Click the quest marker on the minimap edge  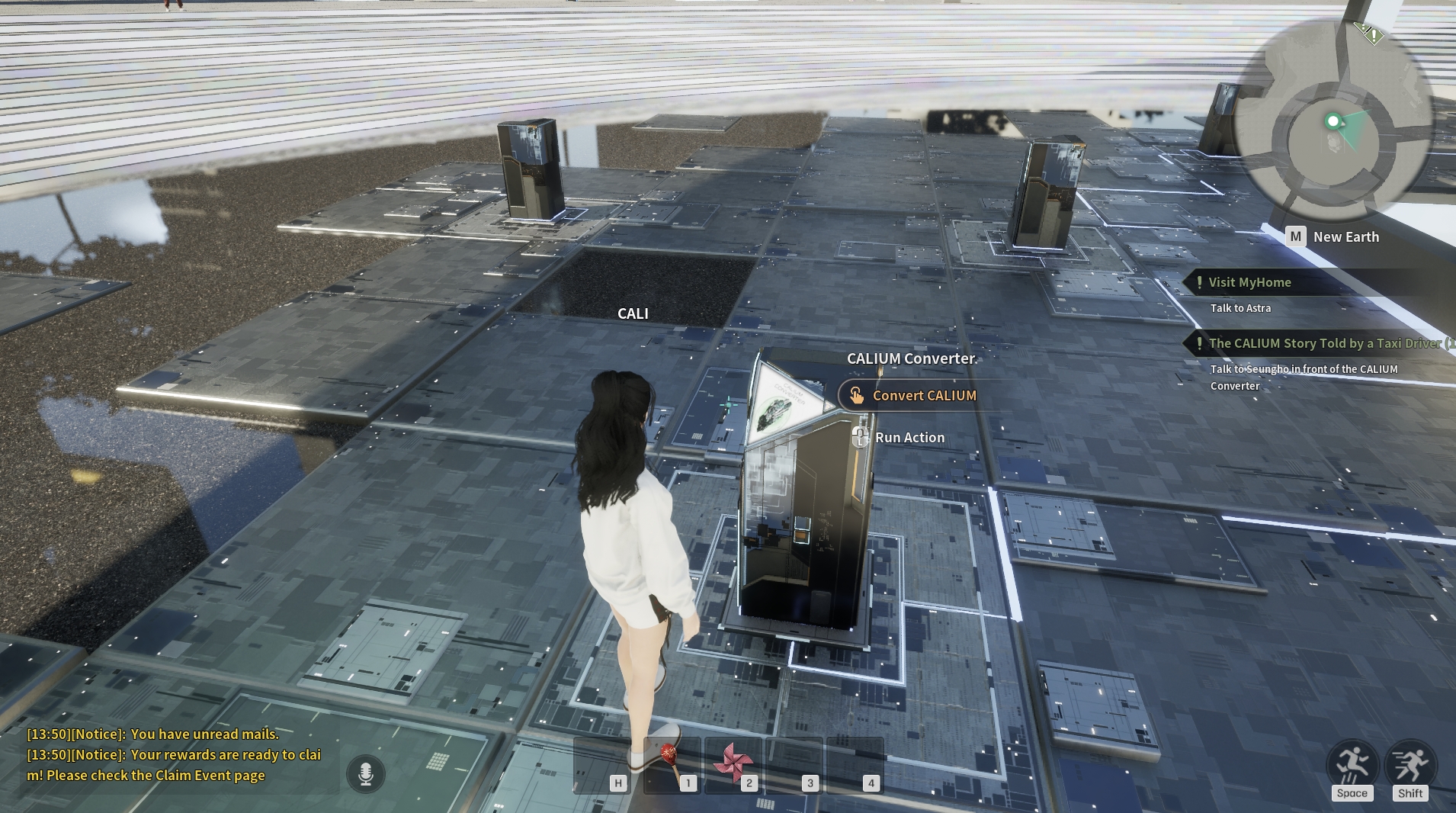click(x=1371, y=34)
